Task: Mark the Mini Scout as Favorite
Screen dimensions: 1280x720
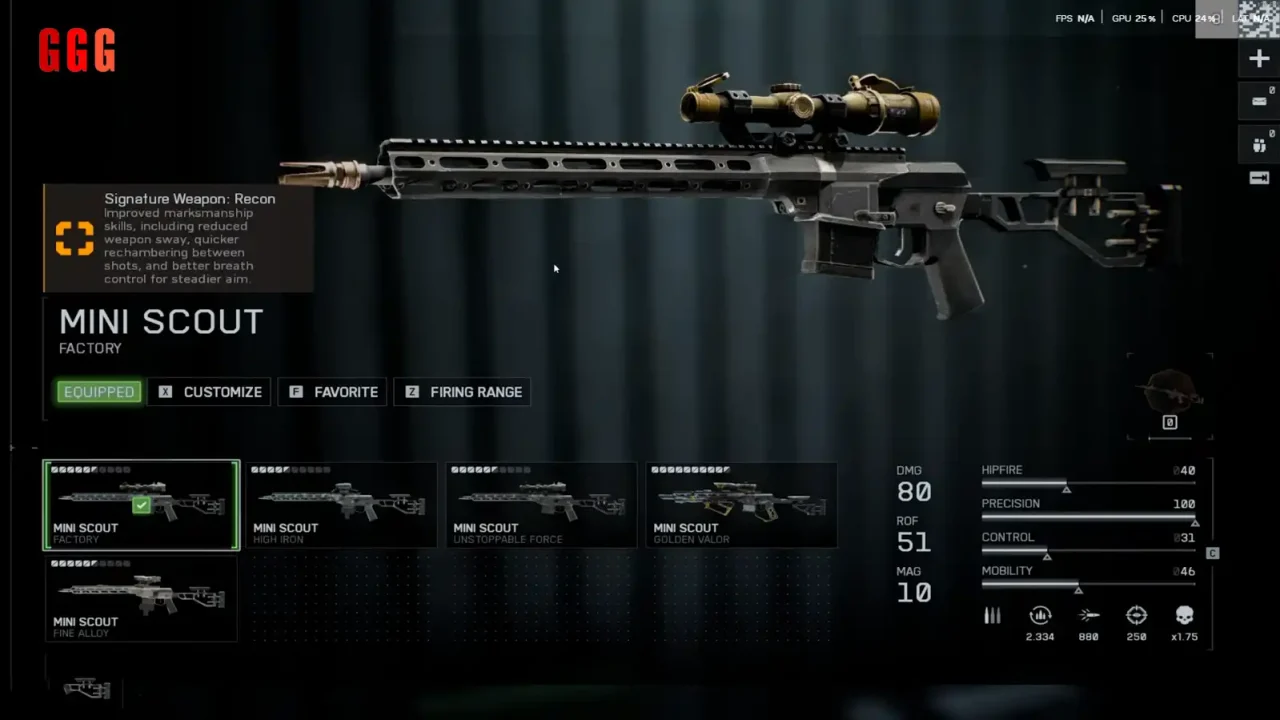Action: 334,392
